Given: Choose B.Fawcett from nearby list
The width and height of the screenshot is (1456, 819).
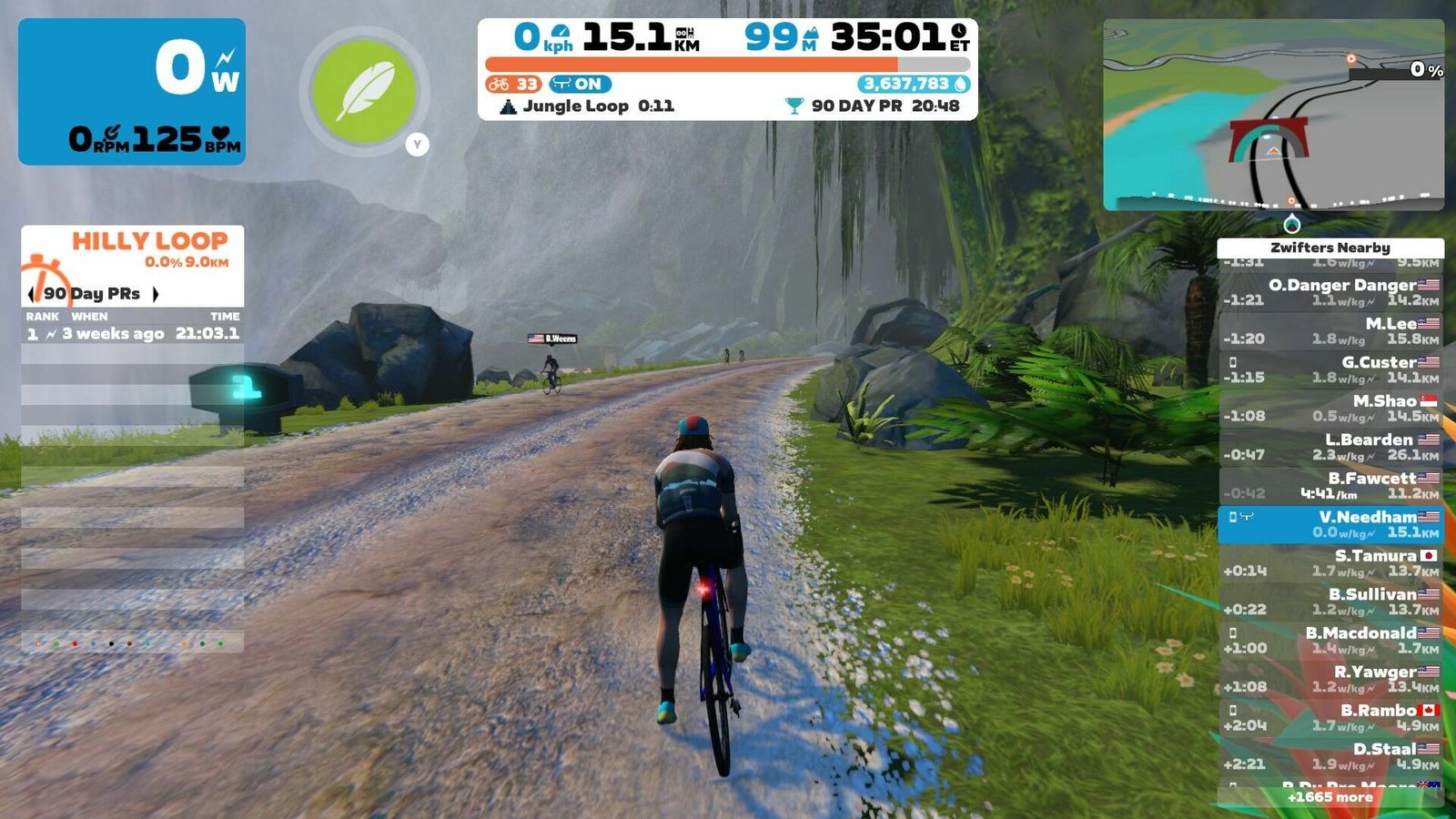Looking at the screenshot, I should pyautogui.click(x=1330, y=486).
